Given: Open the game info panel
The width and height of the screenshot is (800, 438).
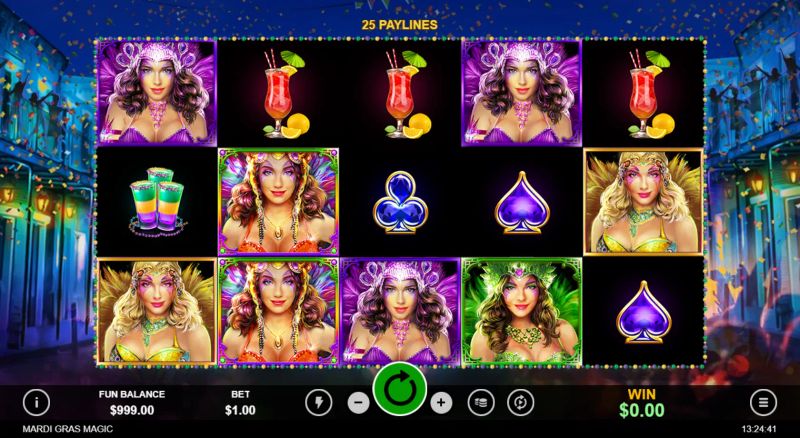Looking at the screenshot, I should click(37, 402).
